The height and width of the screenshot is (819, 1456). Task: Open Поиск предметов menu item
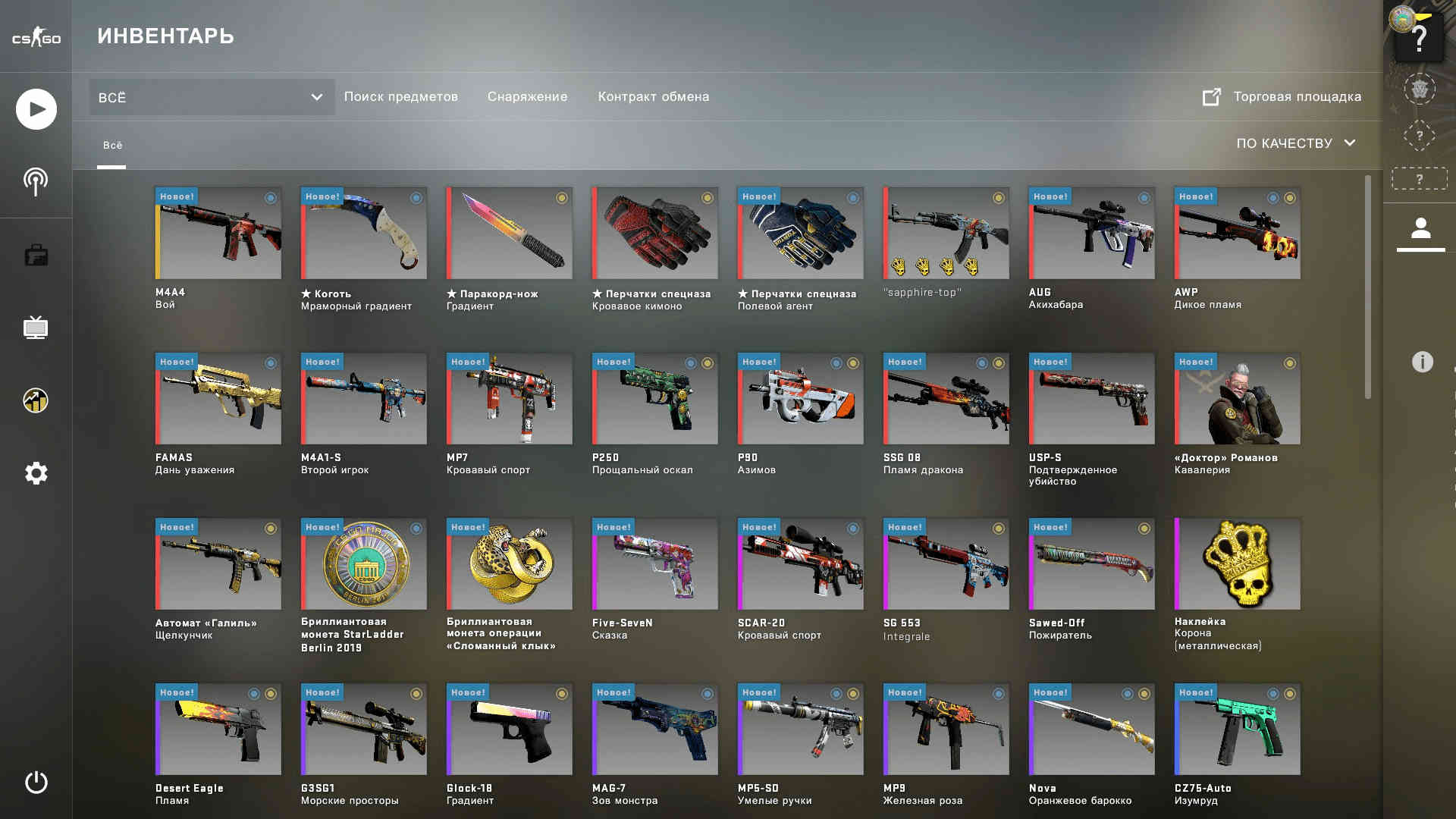(402, 97)
